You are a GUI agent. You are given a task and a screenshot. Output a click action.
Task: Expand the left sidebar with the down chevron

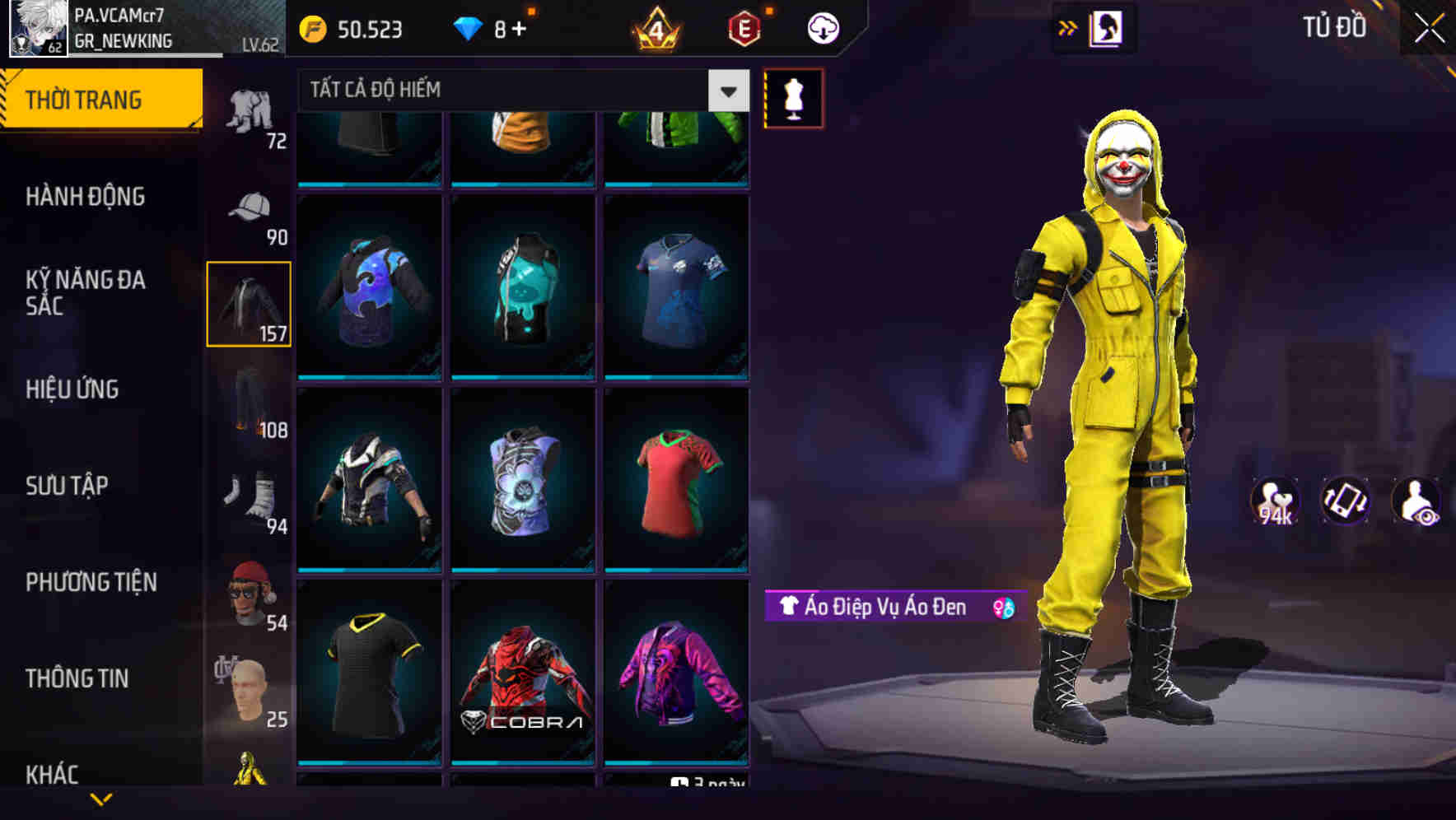pyautogui.click(x=101, y=800)
